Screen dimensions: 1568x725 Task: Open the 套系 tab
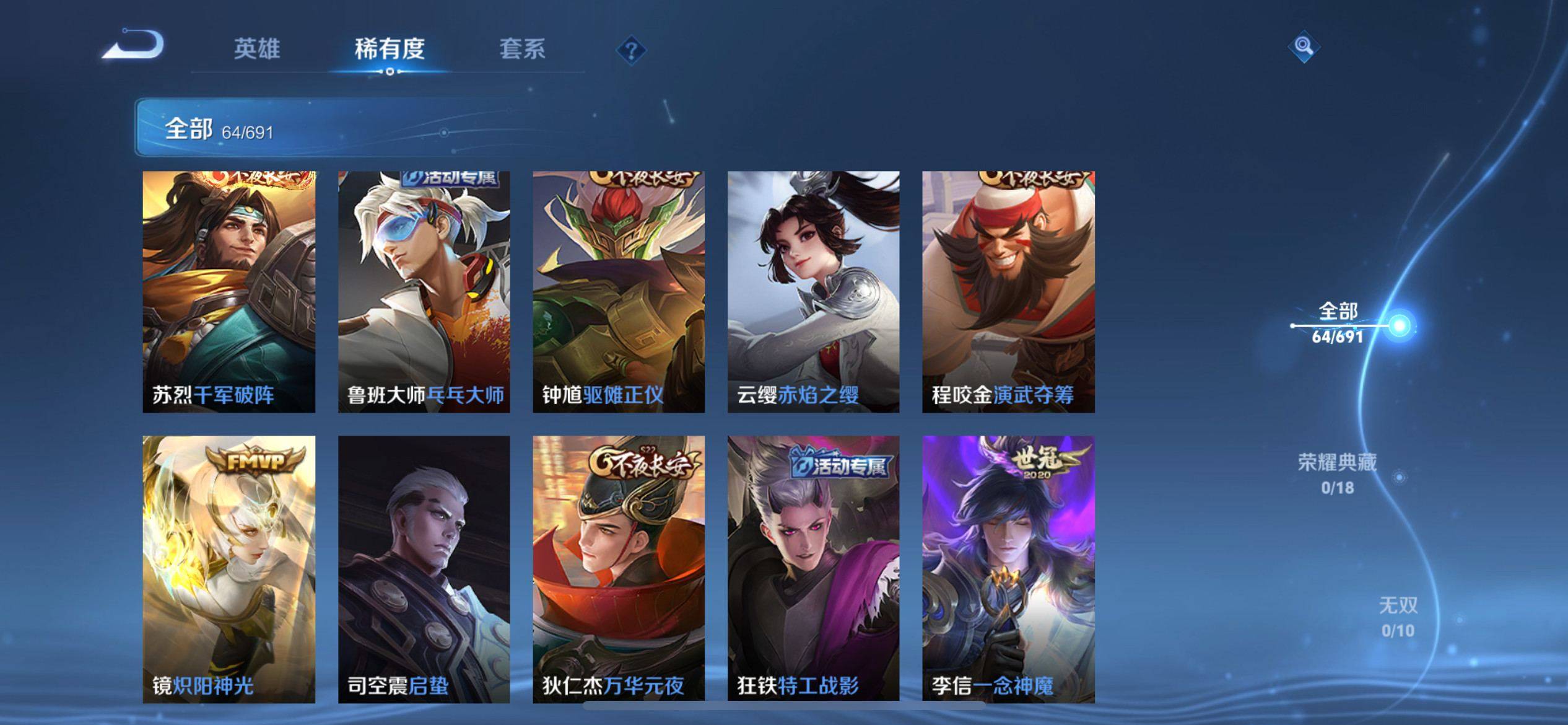(522, 49)
